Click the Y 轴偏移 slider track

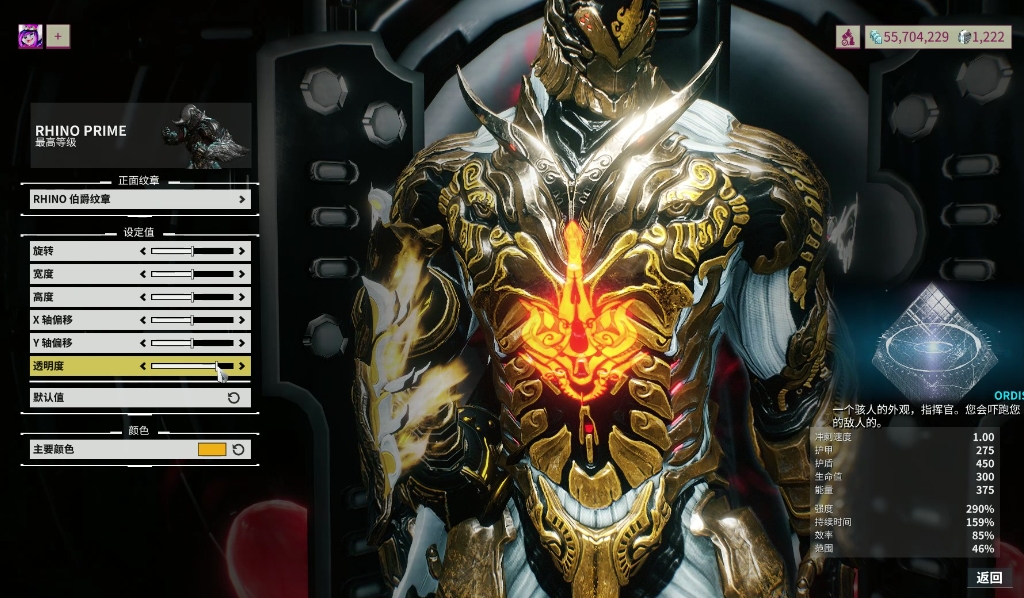192,343
